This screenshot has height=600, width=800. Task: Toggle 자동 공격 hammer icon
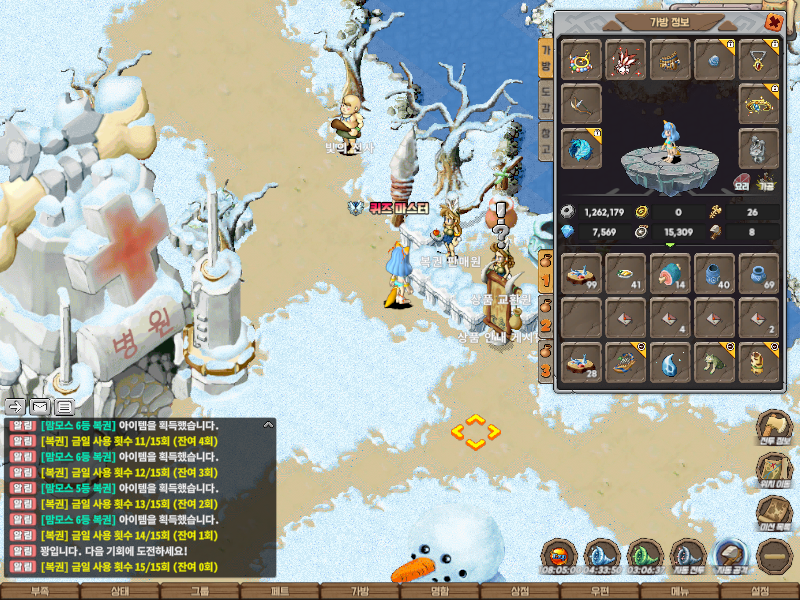pos(729,556)
